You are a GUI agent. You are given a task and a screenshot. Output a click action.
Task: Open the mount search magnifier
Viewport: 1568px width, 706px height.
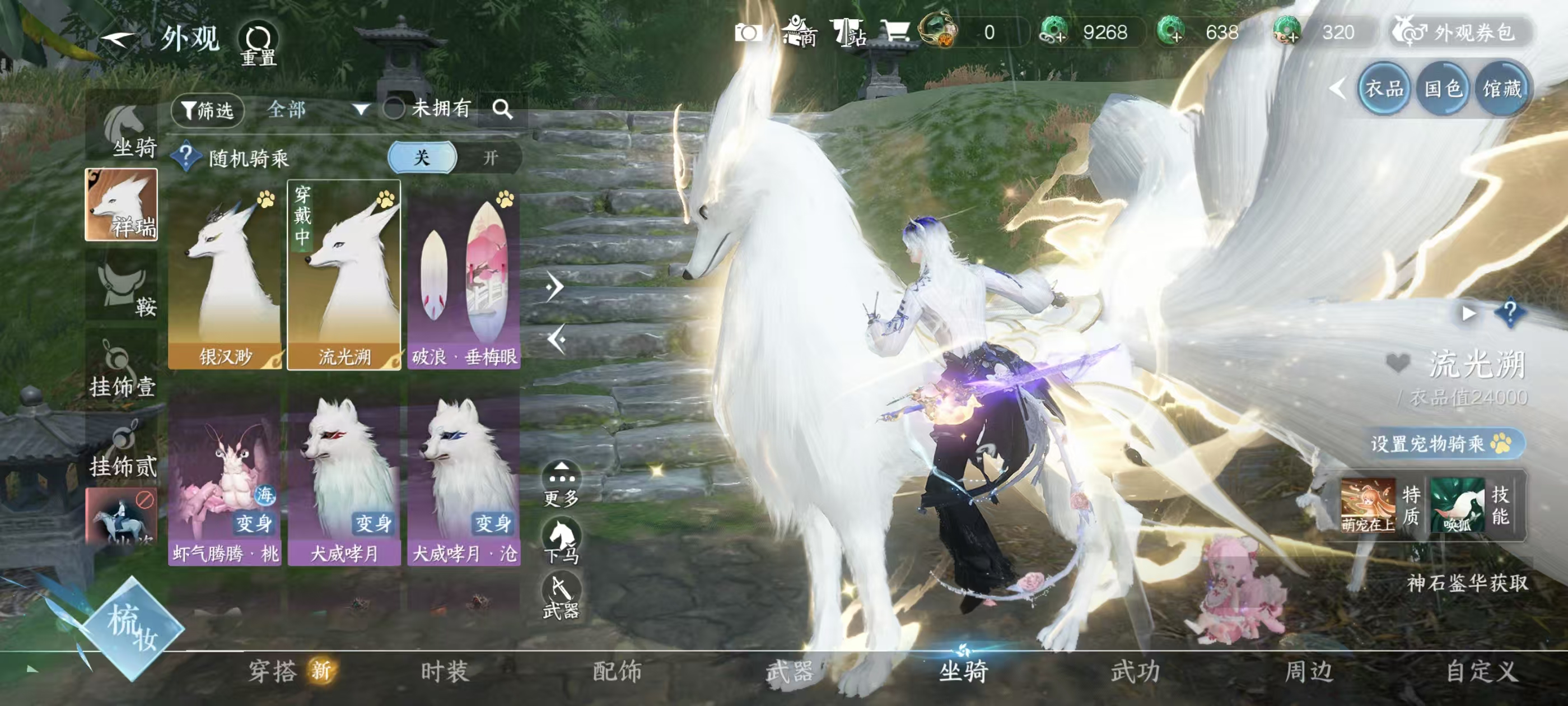tap(502, 110)
